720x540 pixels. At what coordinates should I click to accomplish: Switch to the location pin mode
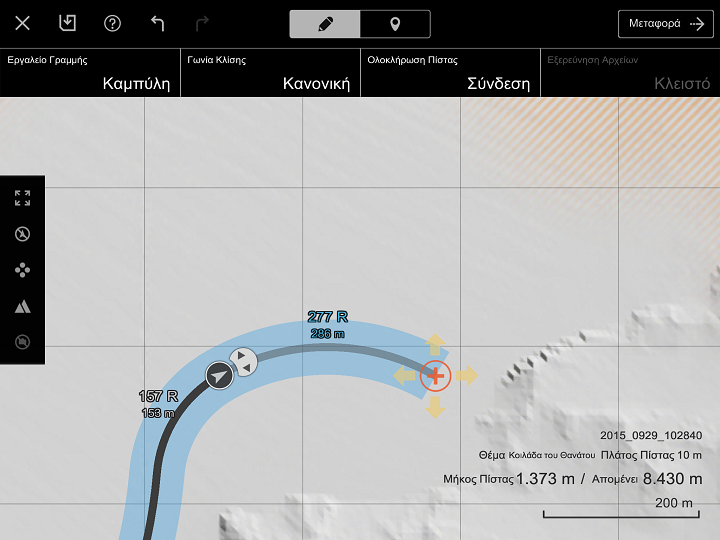tap(395, 24)
